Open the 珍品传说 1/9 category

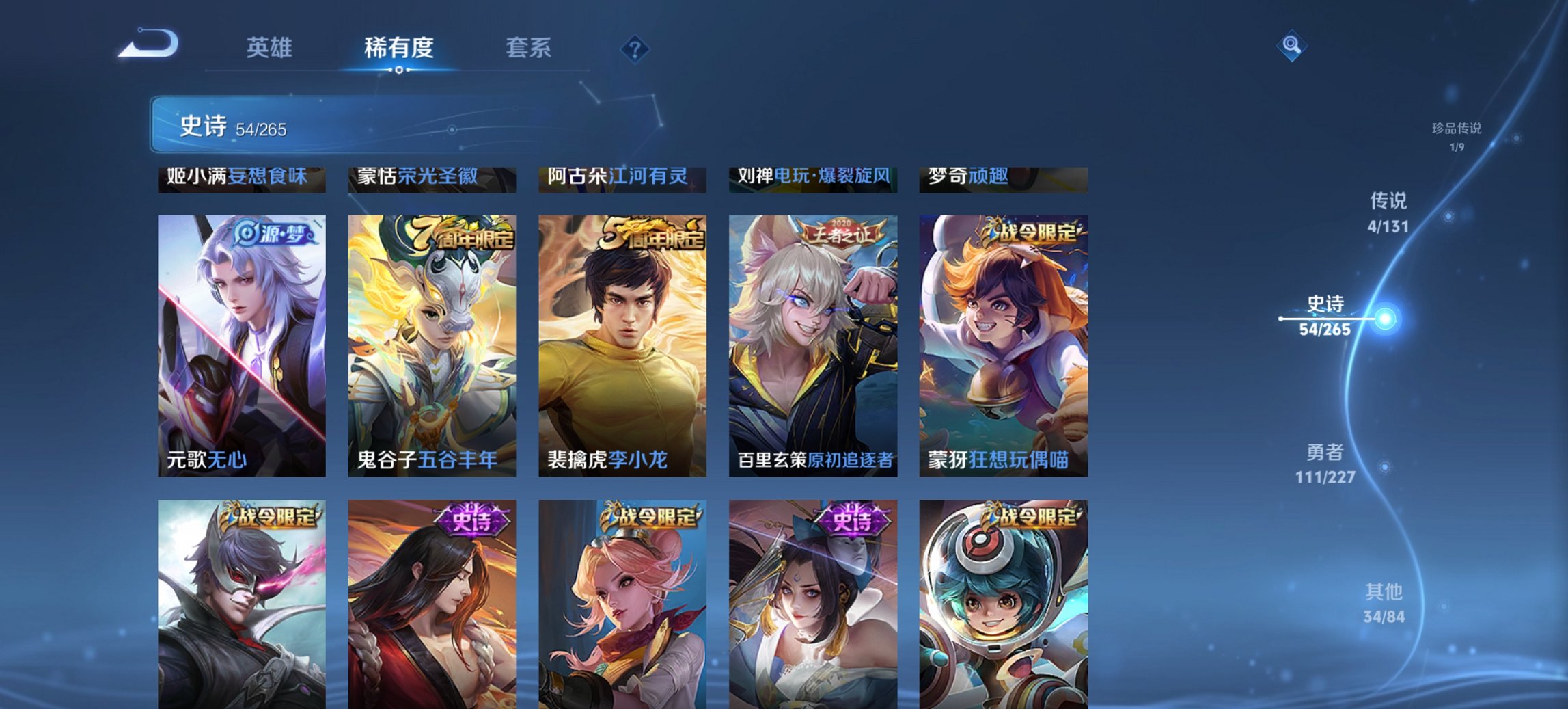[x=1458, y=134]
